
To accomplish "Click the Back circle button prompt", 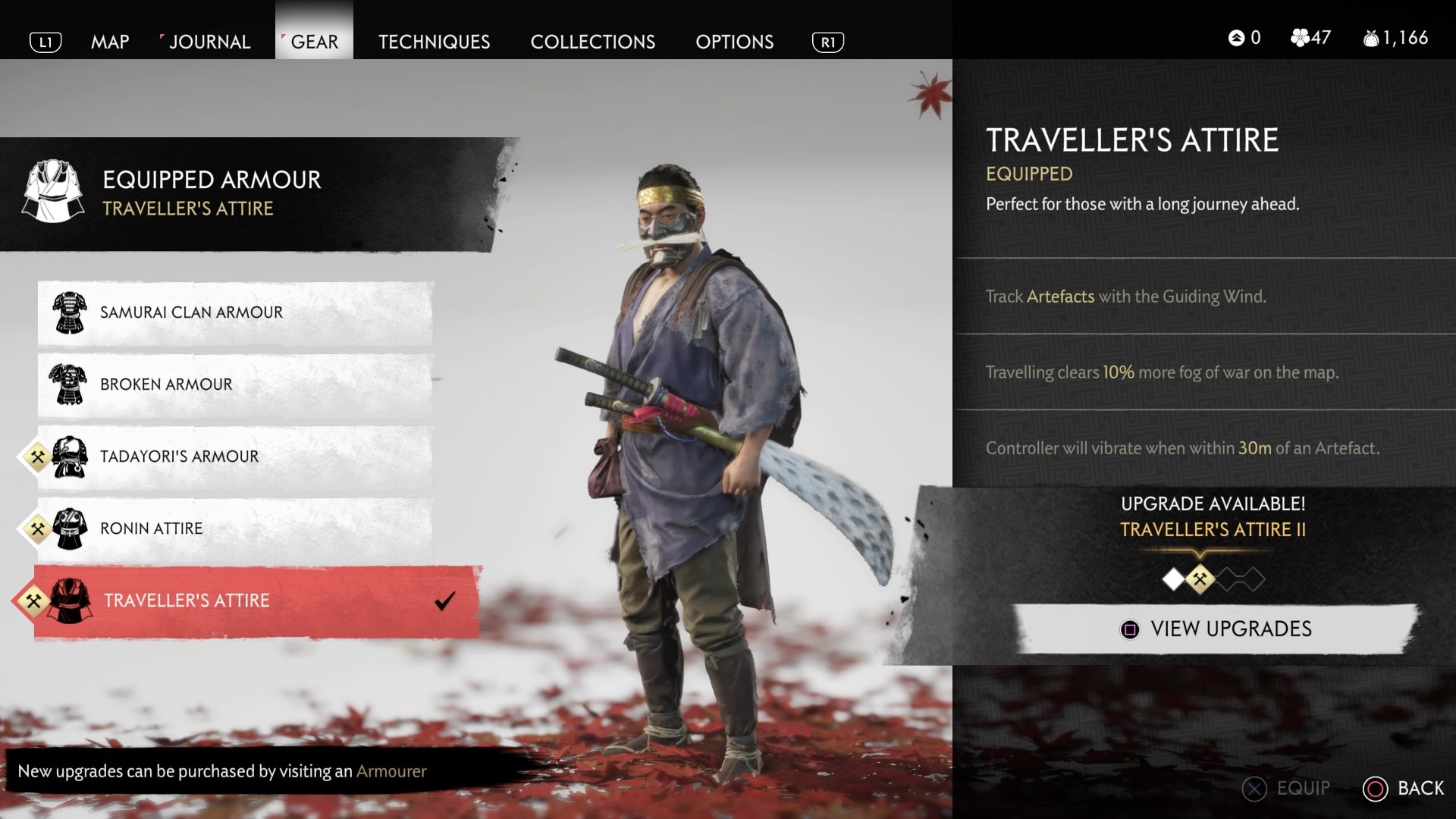I will point(1375,787).
